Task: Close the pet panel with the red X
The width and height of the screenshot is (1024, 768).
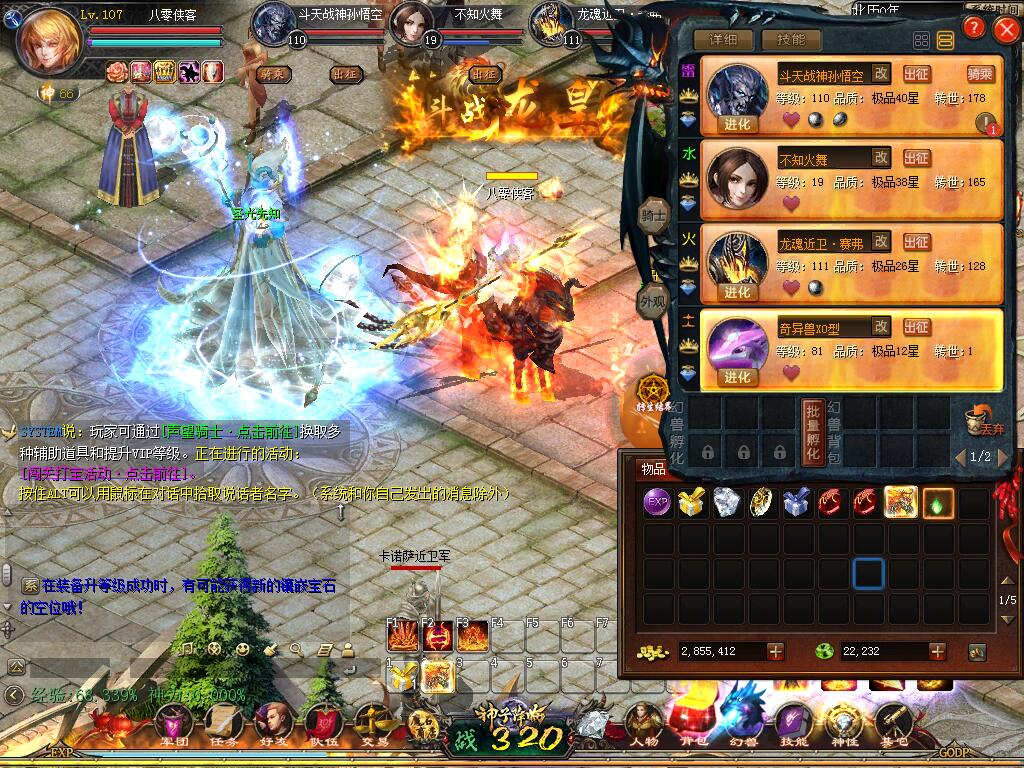Action: (x=1006, y=29)
